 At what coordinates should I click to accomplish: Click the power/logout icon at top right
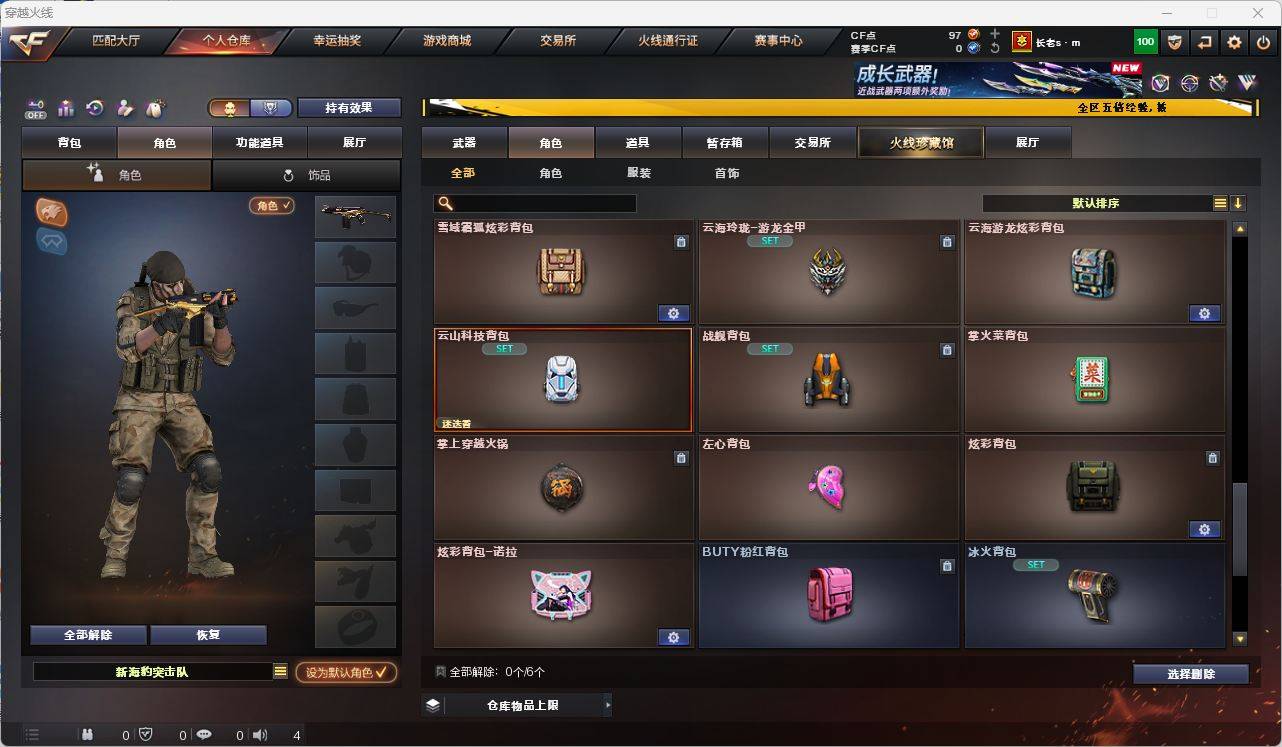(x=1263, y=41)
